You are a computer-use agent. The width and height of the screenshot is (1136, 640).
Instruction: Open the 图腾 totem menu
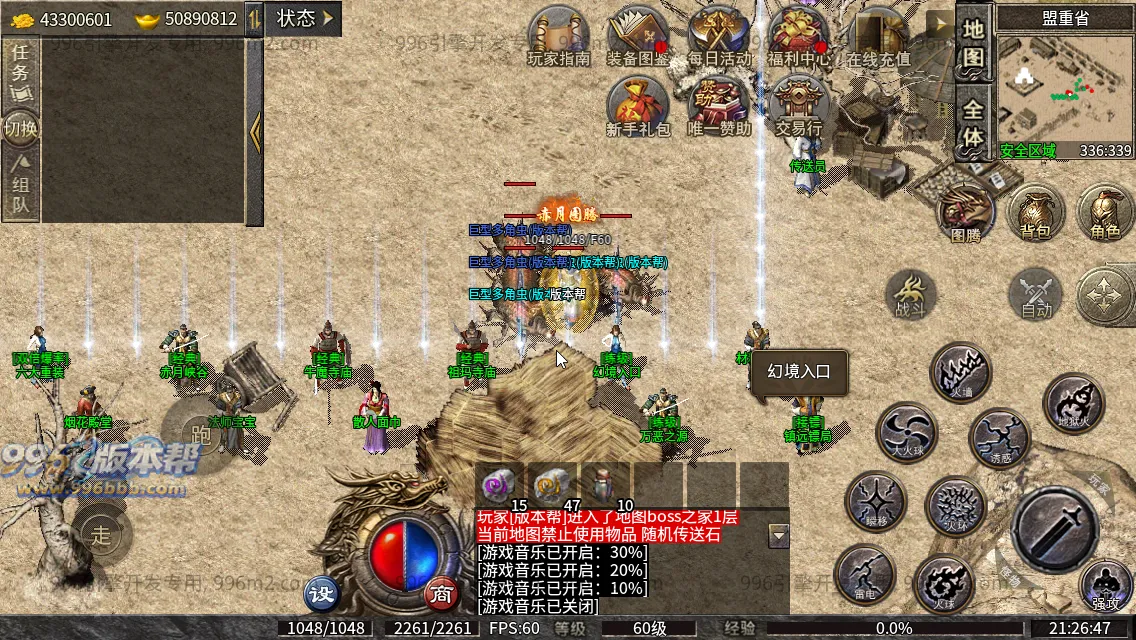pyautogui.click(x=965, y=213)
